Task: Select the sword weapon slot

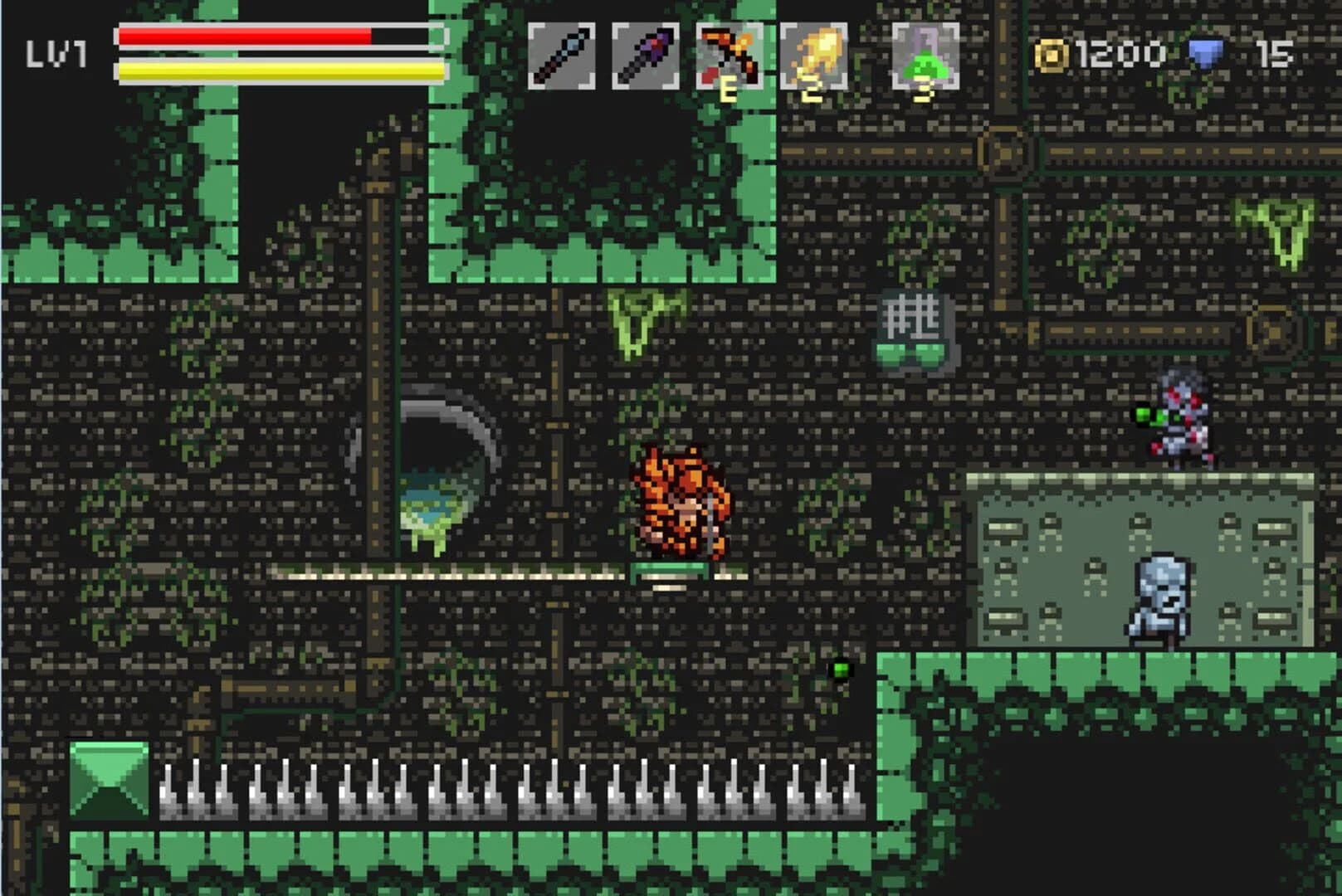Action: (562, 54)
